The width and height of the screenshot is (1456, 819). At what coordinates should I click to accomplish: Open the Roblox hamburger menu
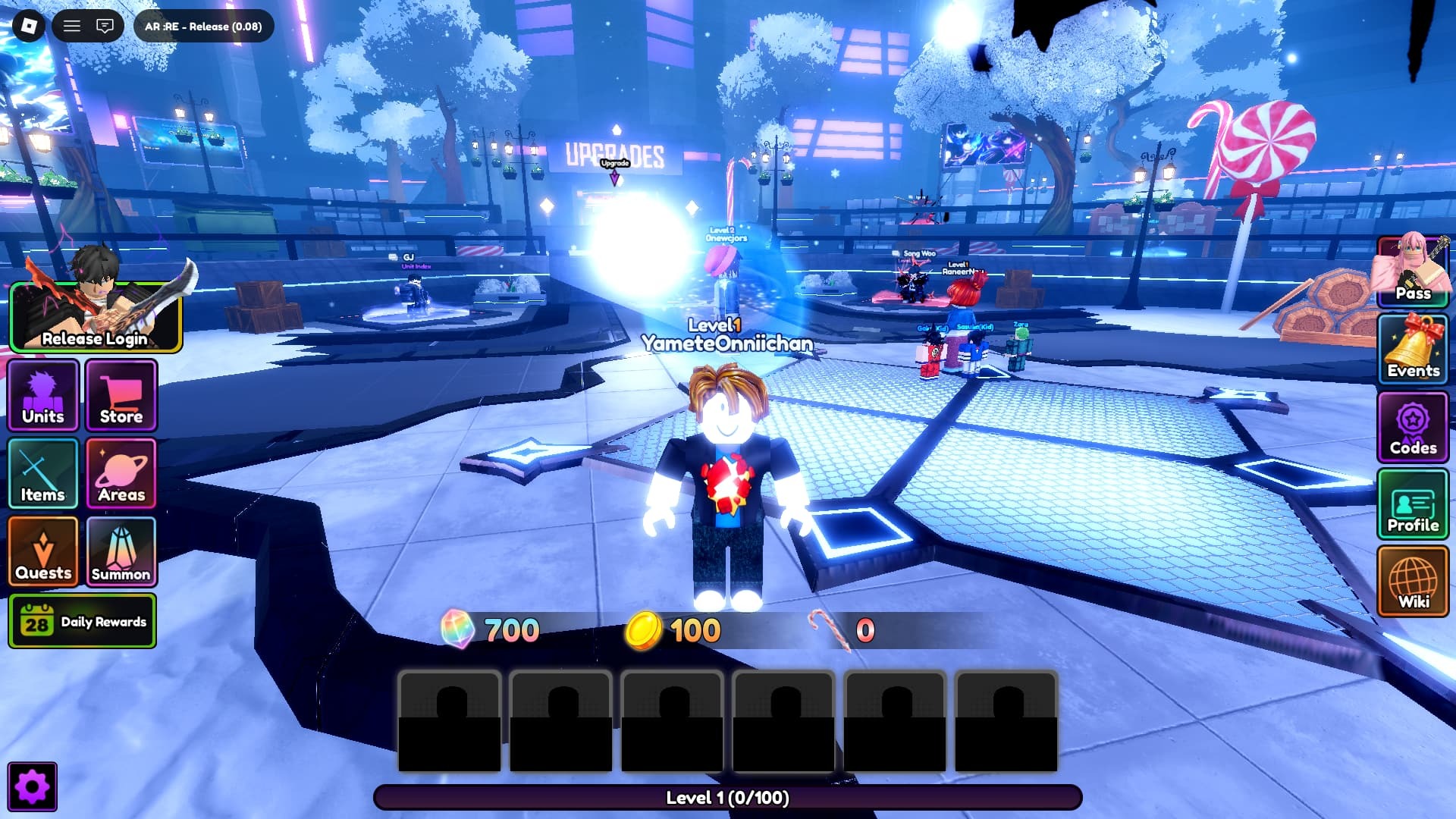point(72,26)
